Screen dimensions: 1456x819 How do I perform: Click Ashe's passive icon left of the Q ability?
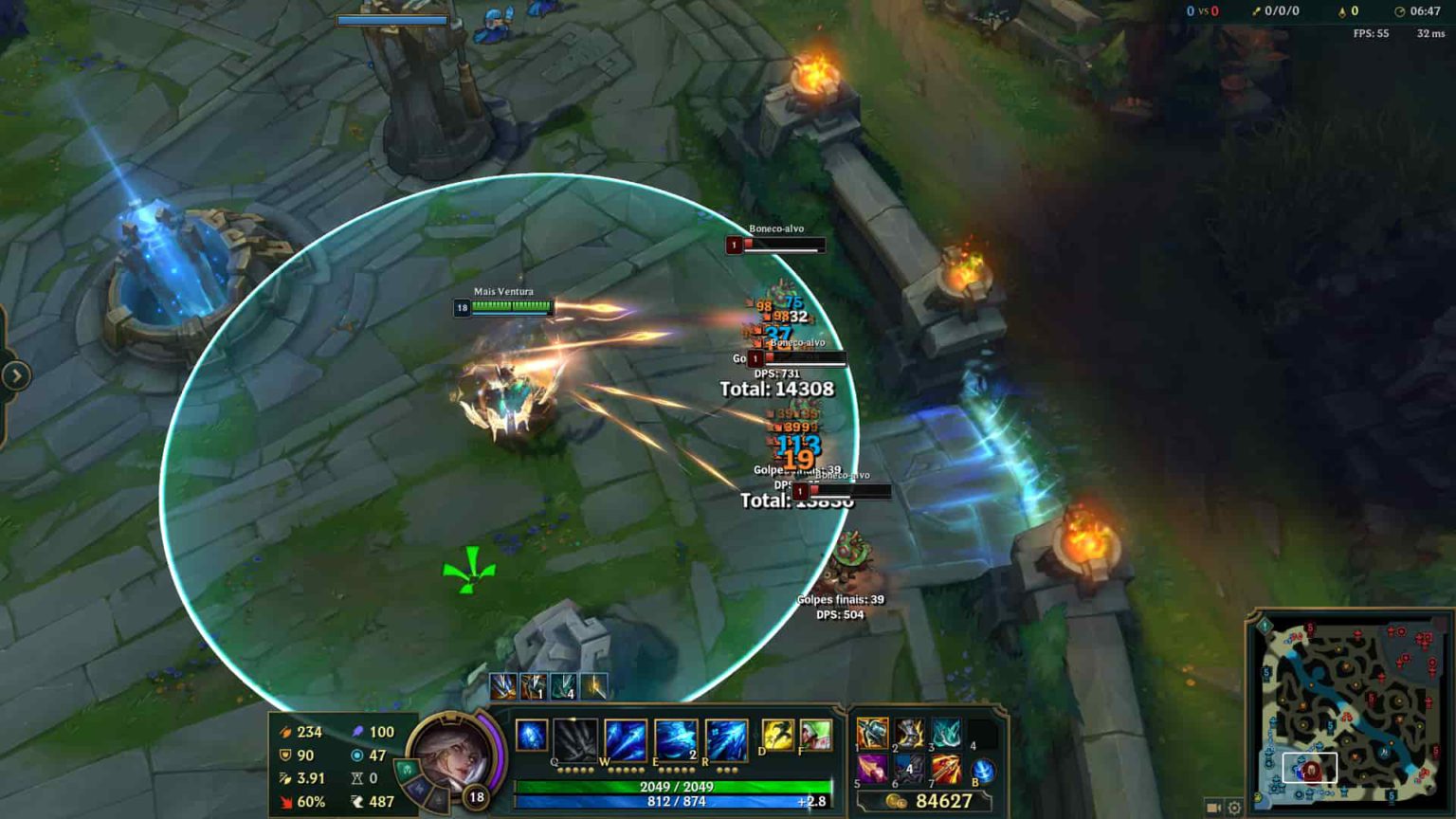[530, 735]
